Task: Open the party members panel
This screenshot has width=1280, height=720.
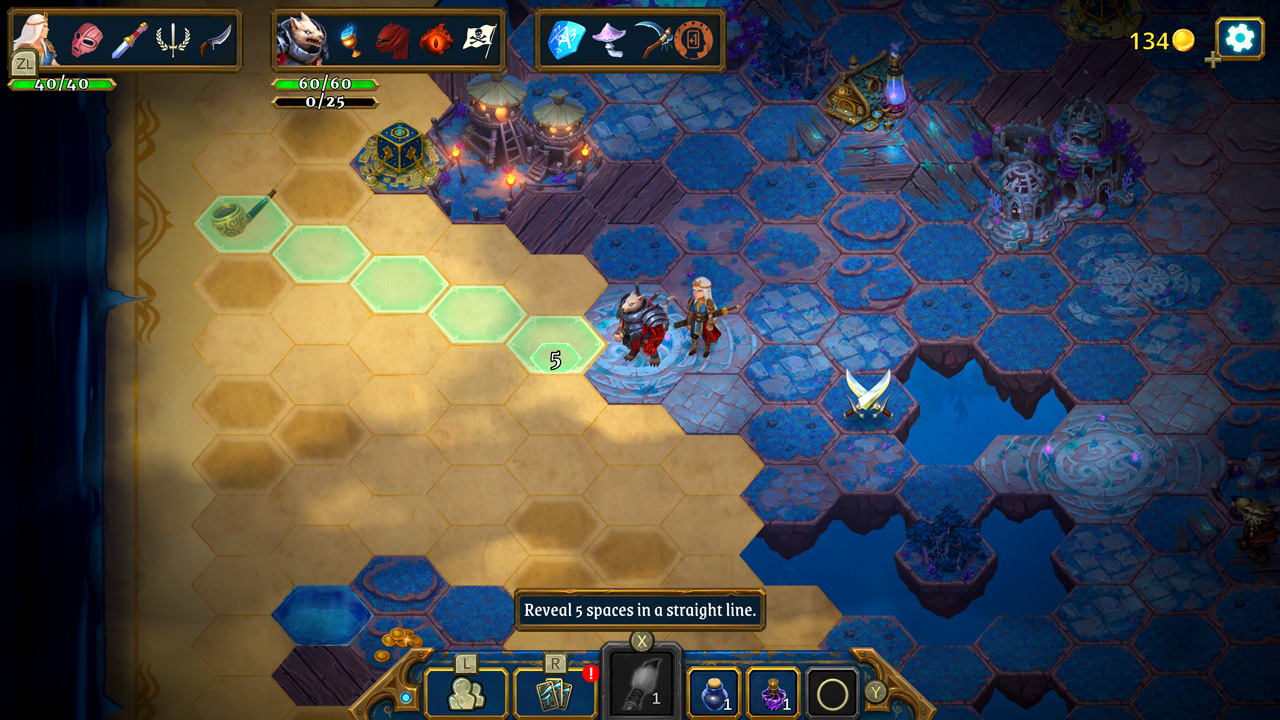Action: pyautogui.click(x=466, y=693)
